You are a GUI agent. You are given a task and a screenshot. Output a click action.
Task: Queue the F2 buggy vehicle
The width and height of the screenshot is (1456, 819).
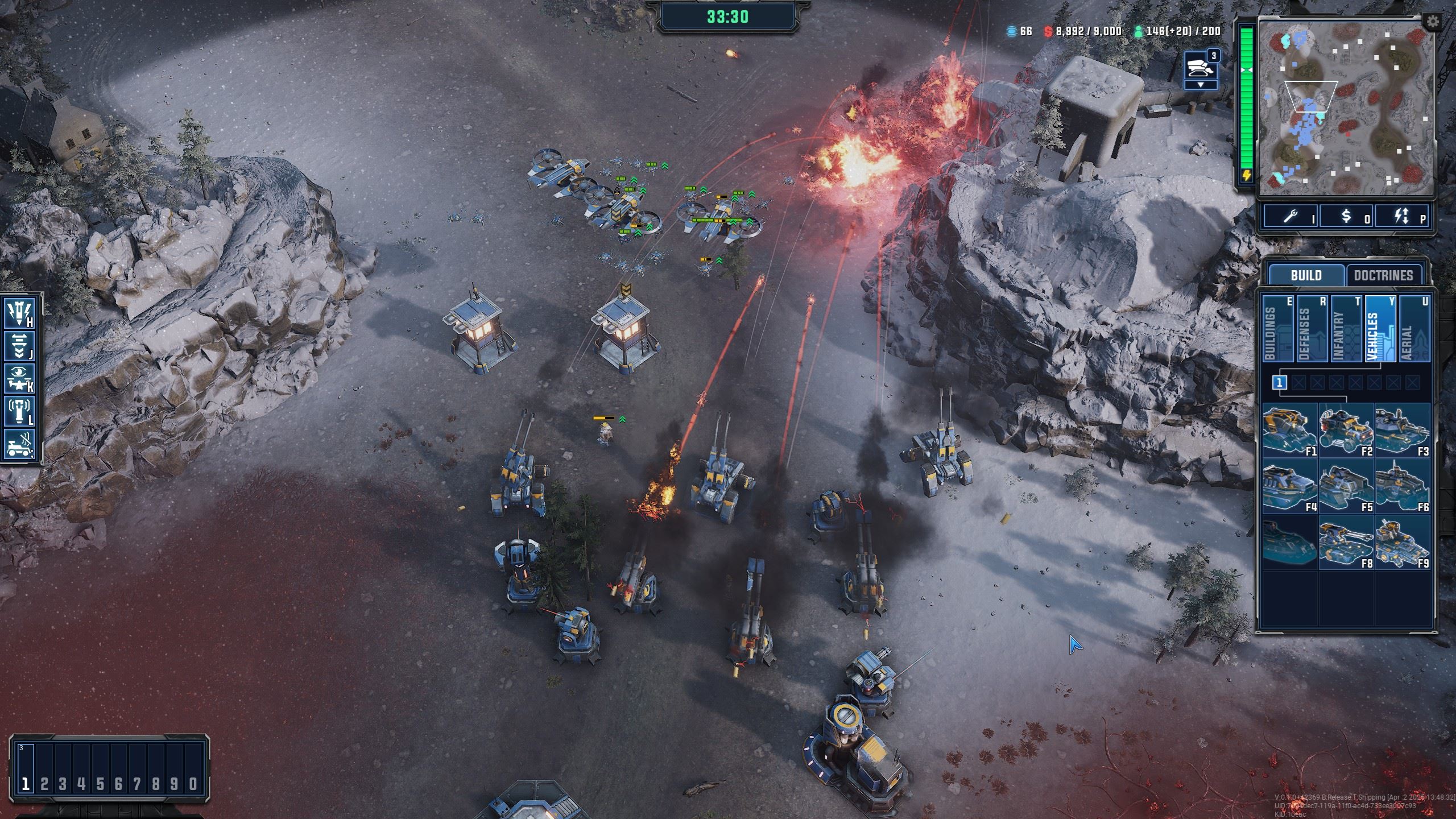[1346, 430]
